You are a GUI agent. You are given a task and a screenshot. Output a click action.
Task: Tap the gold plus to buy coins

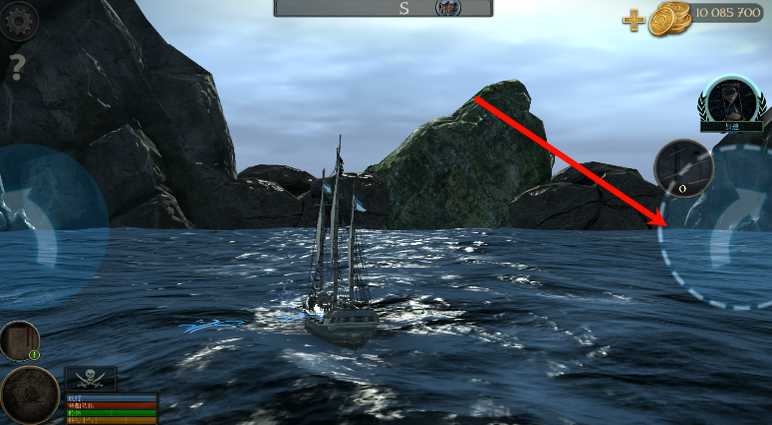point(634,20)
